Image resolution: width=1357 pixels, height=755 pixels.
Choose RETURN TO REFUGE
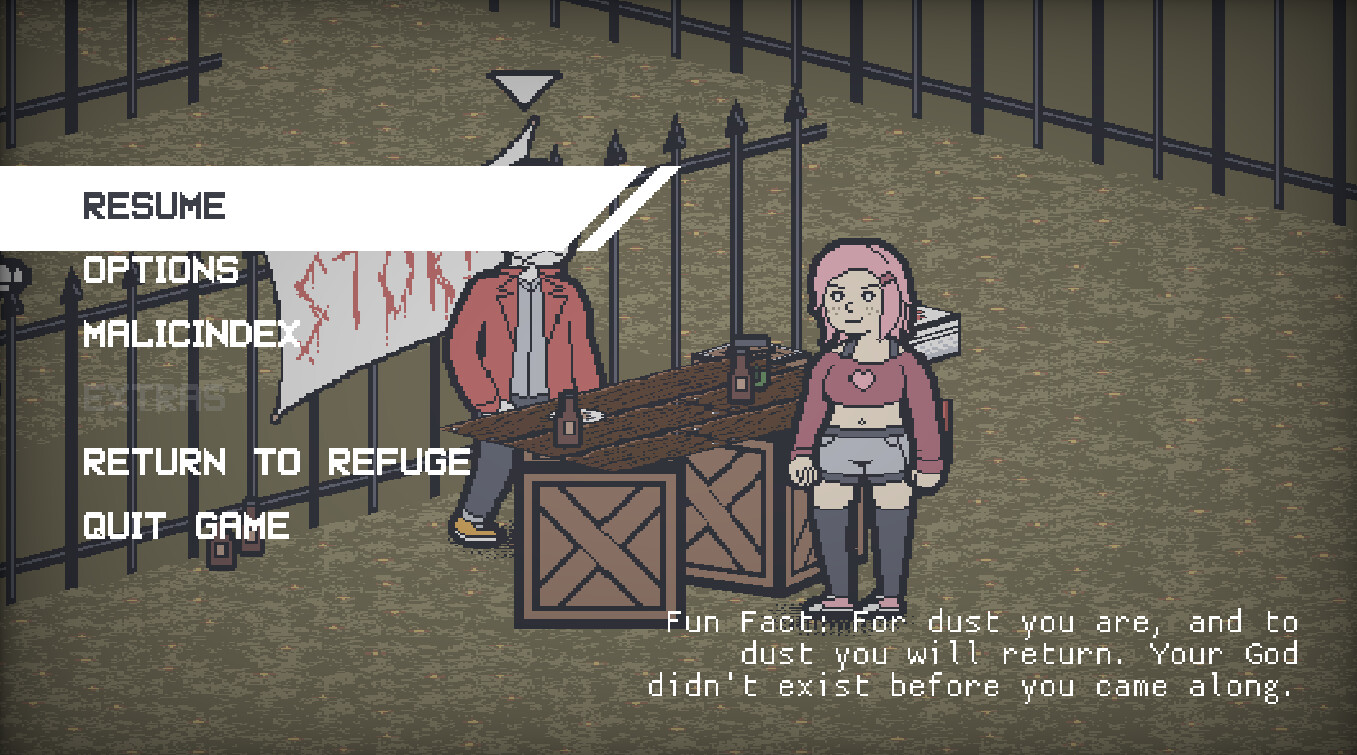[x=275, y=462]
